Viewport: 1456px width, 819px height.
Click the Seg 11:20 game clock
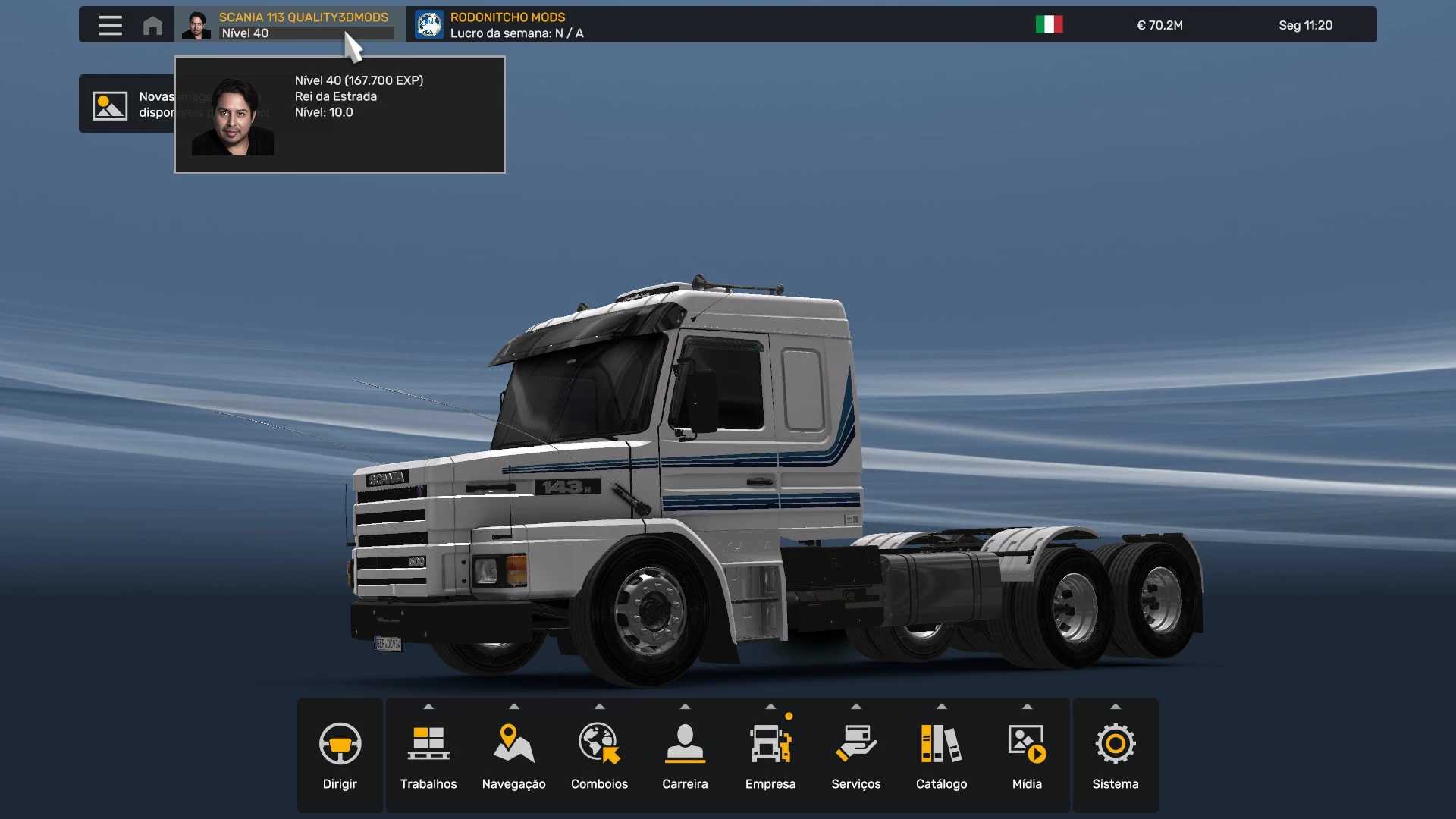[x=1305, y=25]
